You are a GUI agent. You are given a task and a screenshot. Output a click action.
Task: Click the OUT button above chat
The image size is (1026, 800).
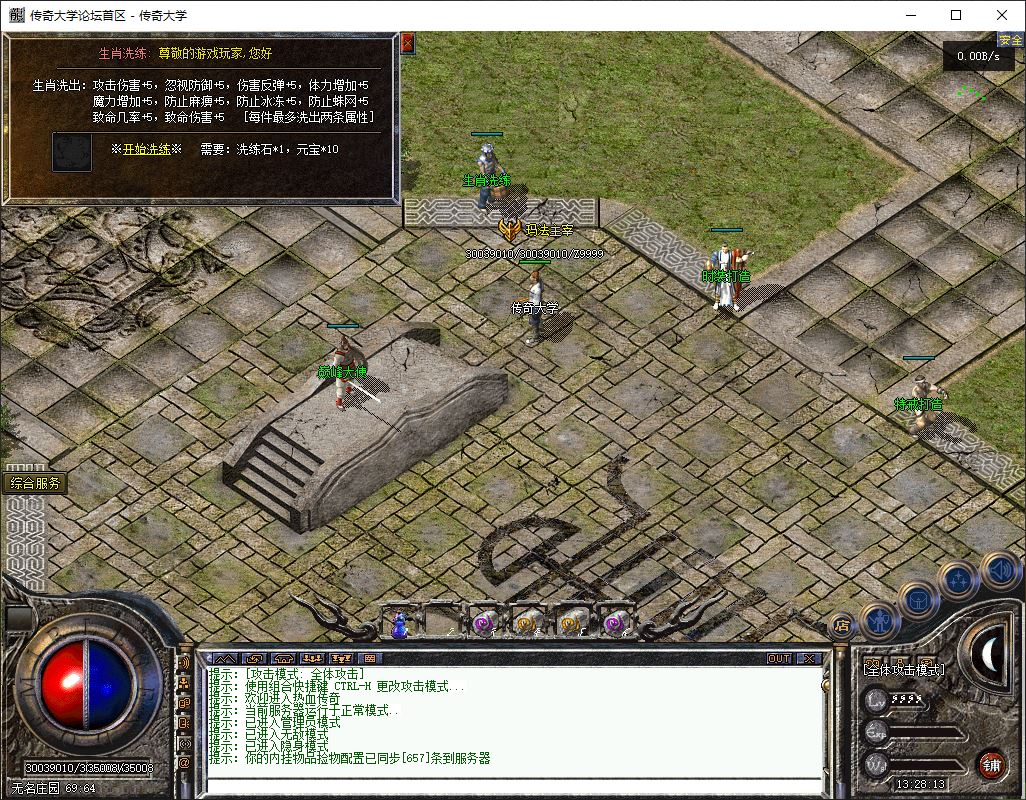(x=779, y=658)
